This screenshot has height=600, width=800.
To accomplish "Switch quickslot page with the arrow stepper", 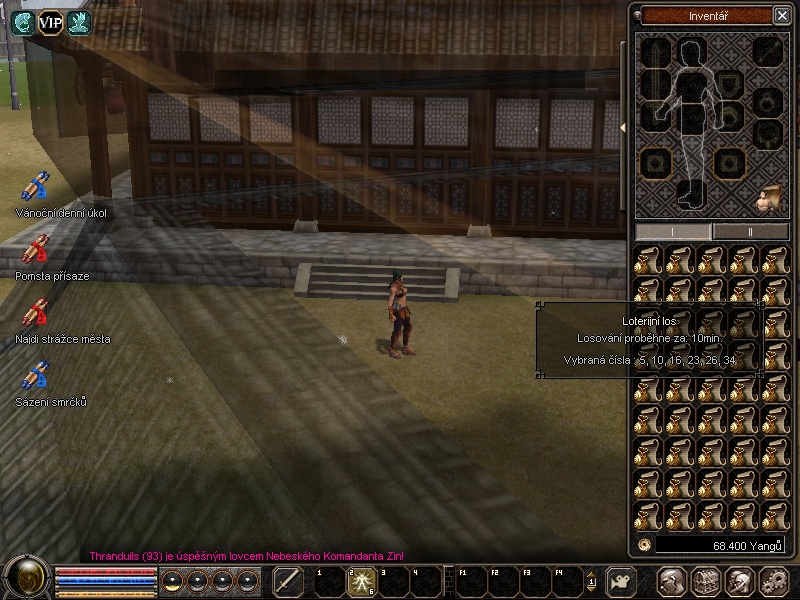I will (591, 581).
